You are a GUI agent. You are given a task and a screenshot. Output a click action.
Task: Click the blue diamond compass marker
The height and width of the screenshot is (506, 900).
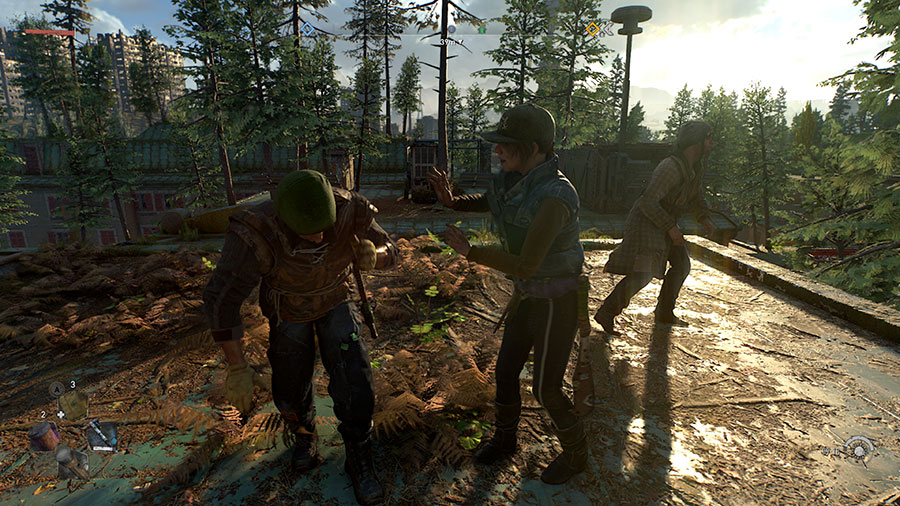point(308,29)
